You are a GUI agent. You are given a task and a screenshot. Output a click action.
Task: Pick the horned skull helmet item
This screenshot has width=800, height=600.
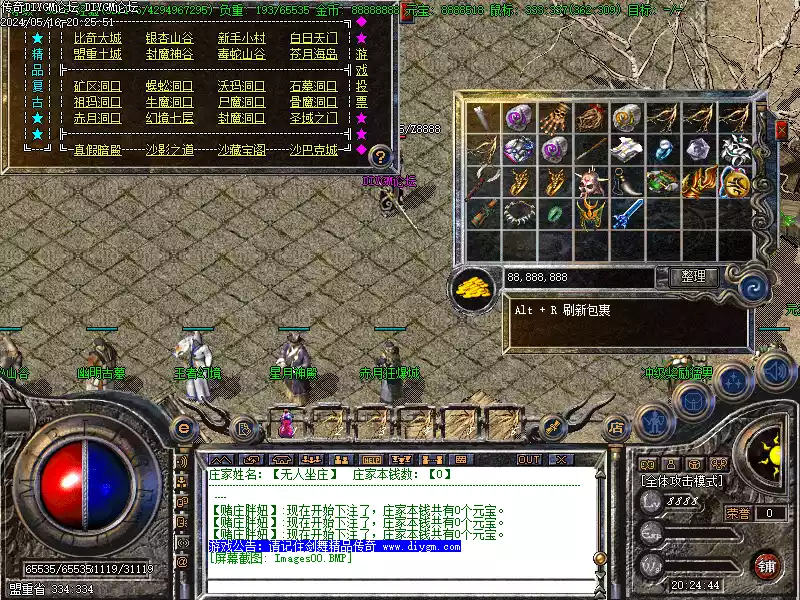coord(590,182)
